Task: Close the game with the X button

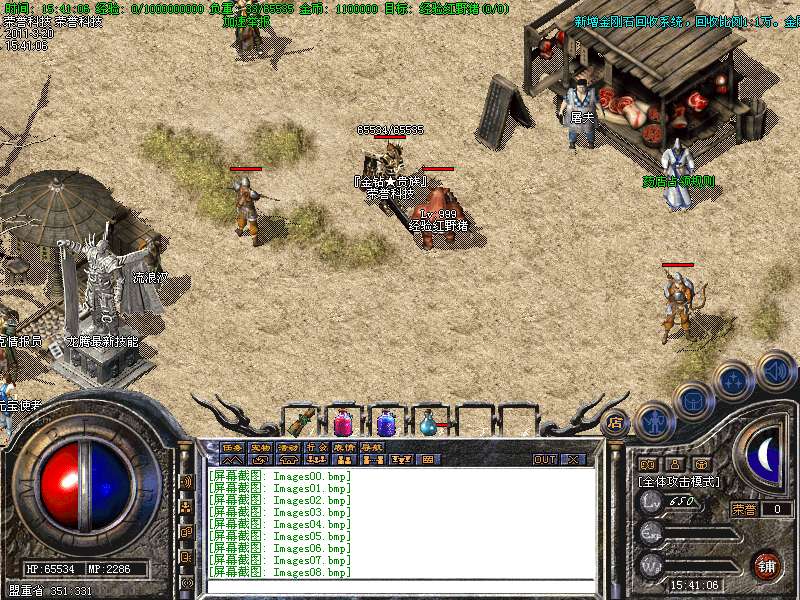Action: tap(573, 460)
